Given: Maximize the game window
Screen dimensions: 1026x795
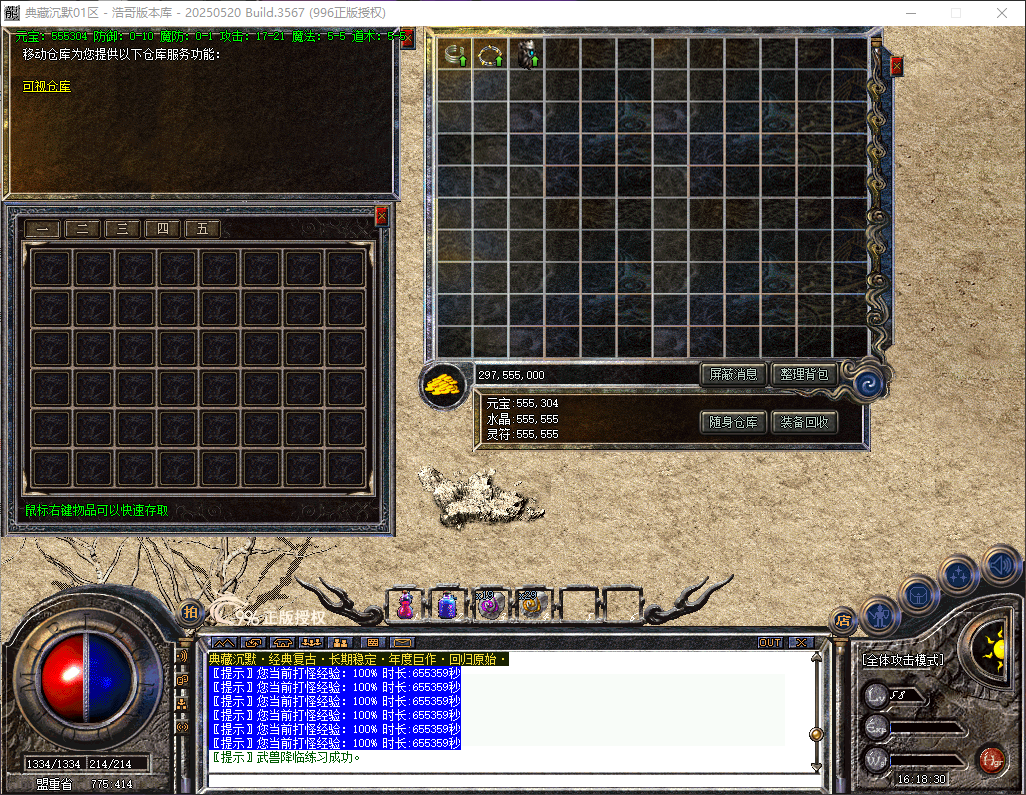Looking at the screenshot, I should [x=955, y=13].
